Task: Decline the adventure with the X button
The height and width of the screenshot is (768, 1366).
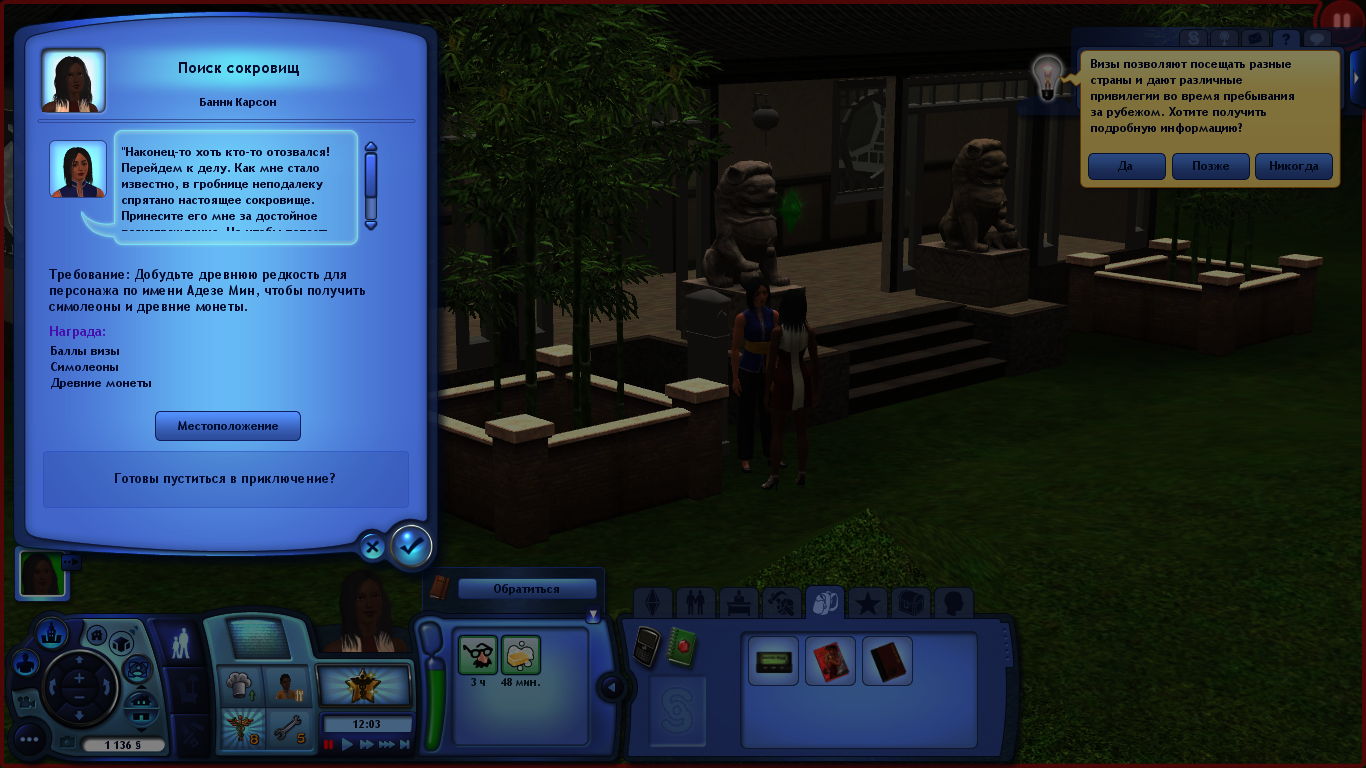Action: point(372,547)
